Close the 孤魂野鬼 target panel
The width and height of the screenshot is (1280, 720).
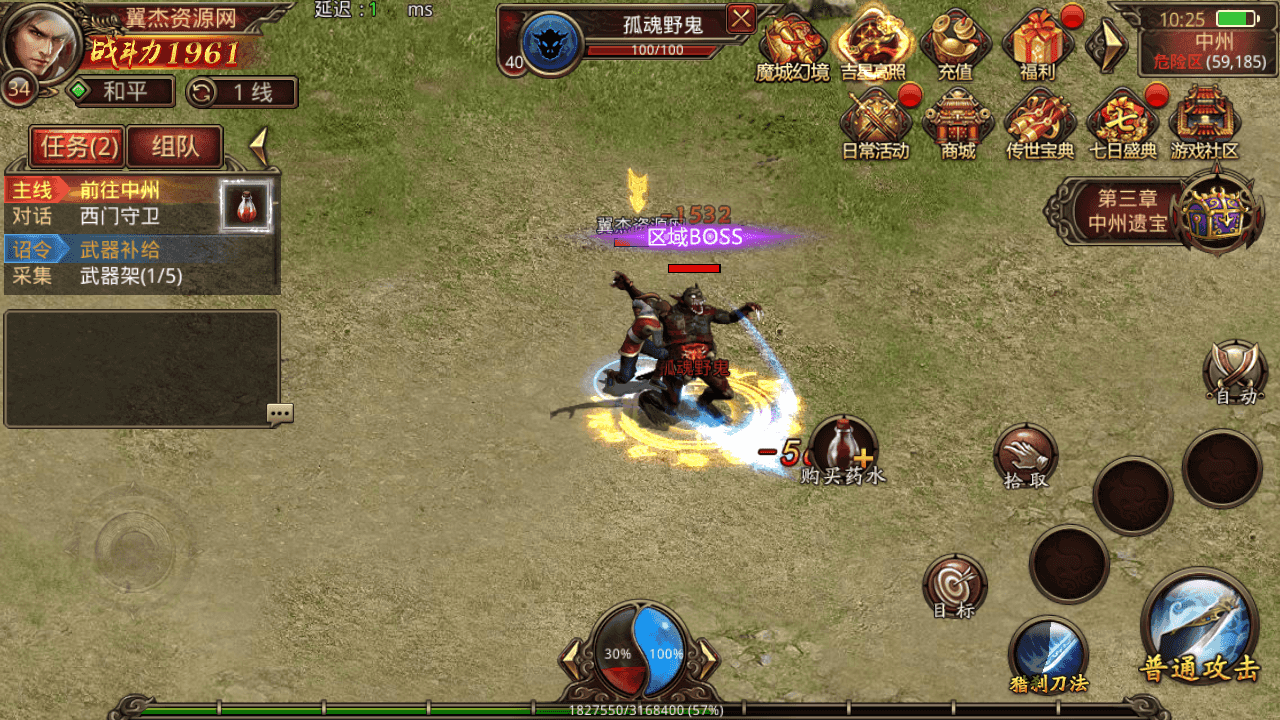741,18
